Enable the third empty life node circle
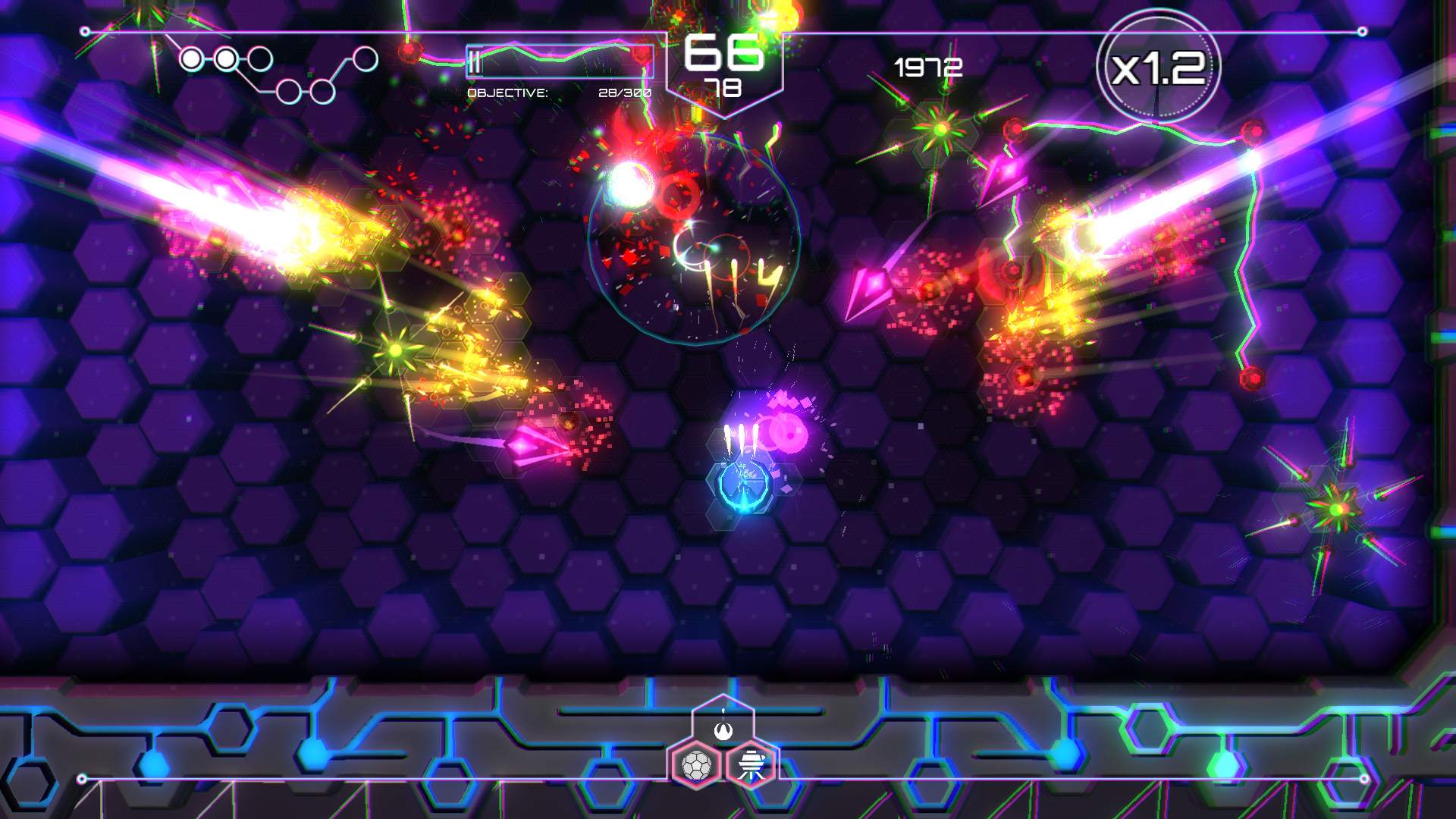This screenshot has width=1456, height=819. 259,58
